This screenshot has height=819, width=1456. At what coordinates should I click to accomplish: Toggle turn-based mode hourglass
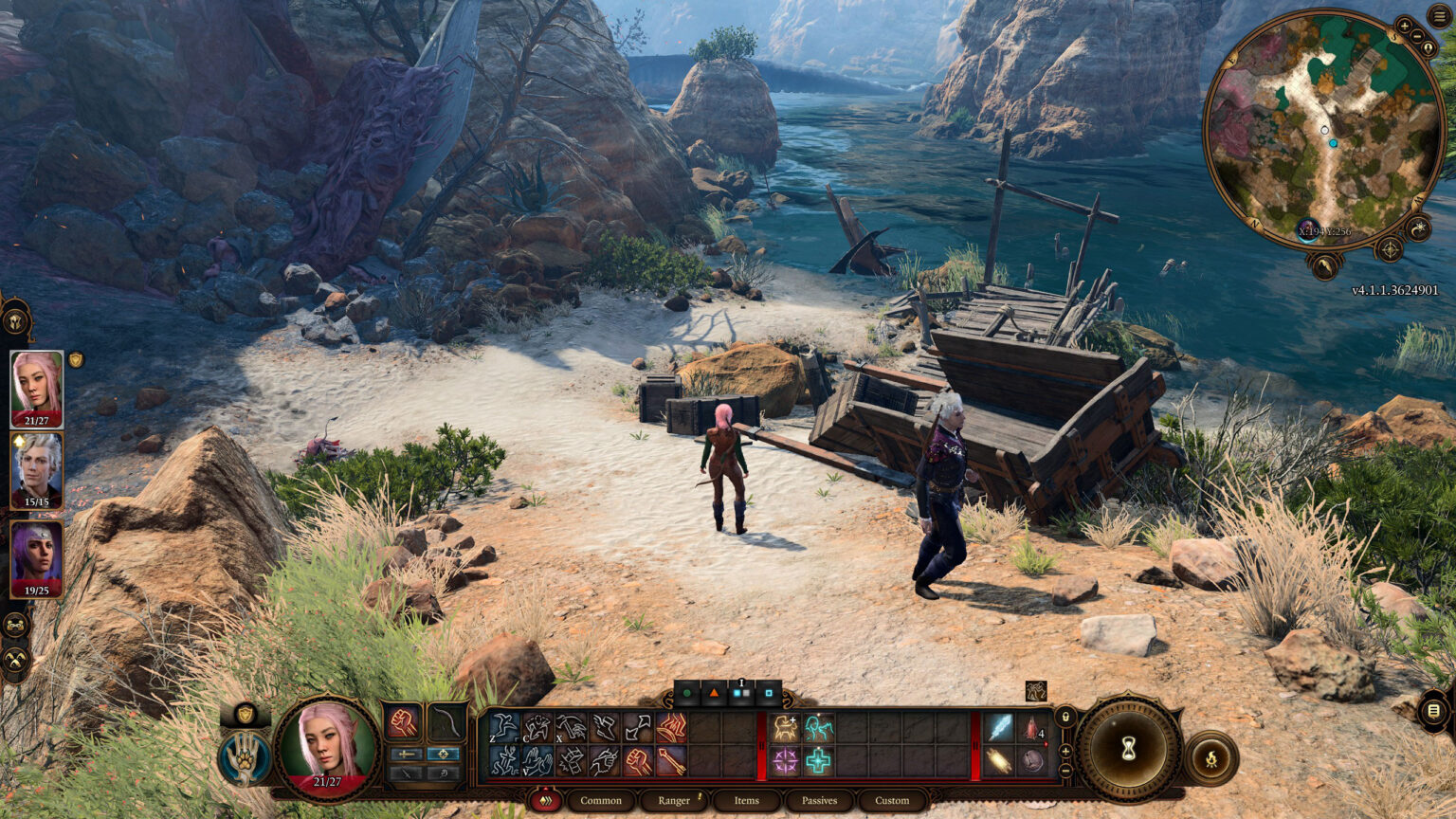coord(1128,748)
